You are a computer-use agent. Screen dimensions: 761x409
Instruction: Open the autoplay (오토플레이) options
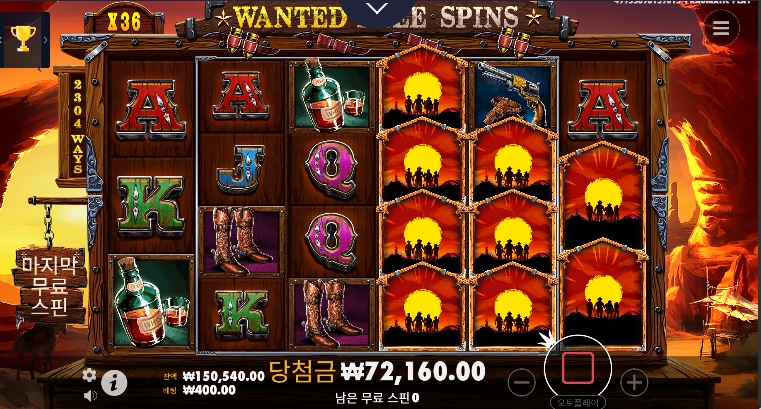[x=578, y=399]
